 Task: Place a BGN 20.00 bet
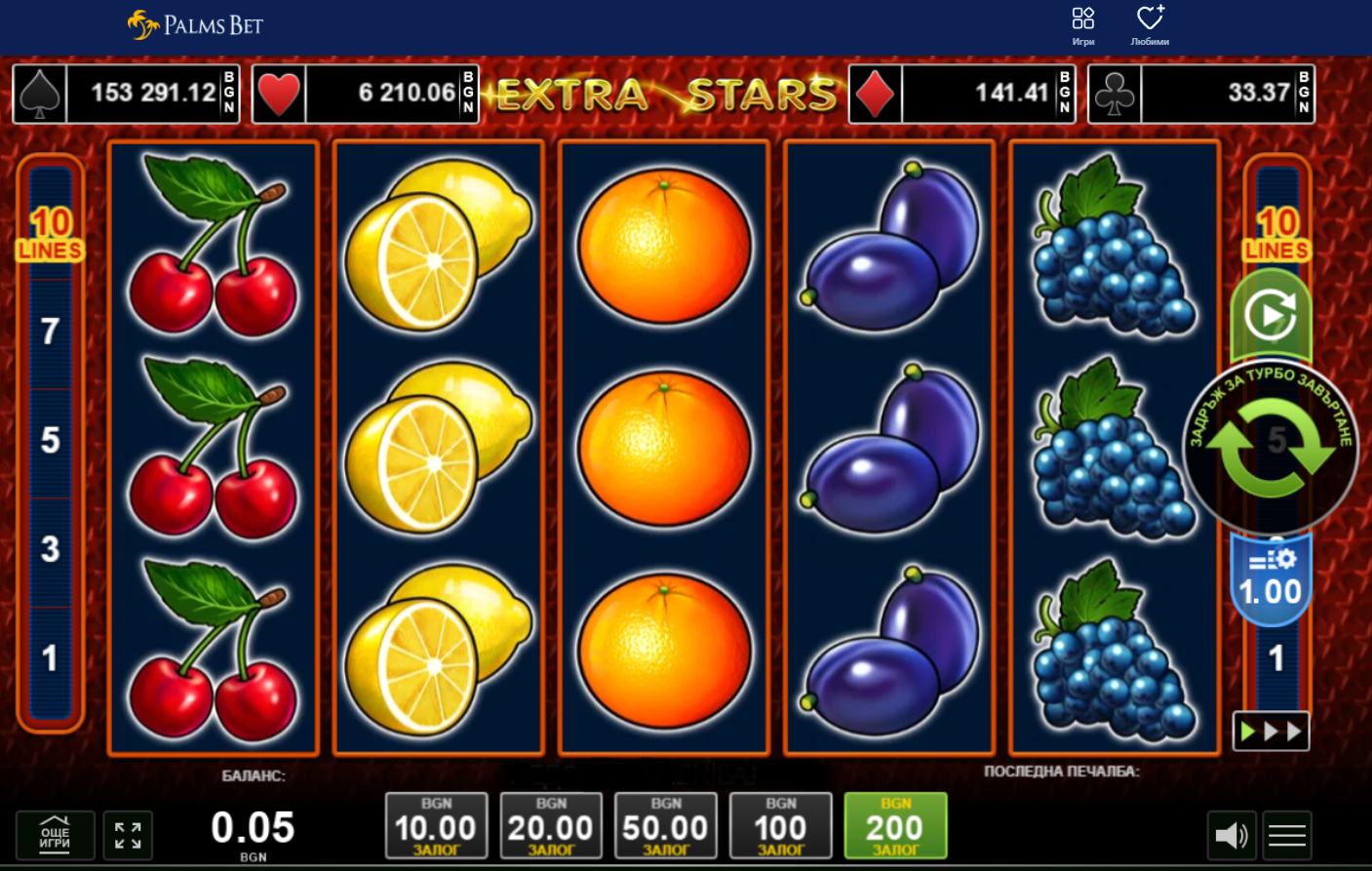point(551,826)
